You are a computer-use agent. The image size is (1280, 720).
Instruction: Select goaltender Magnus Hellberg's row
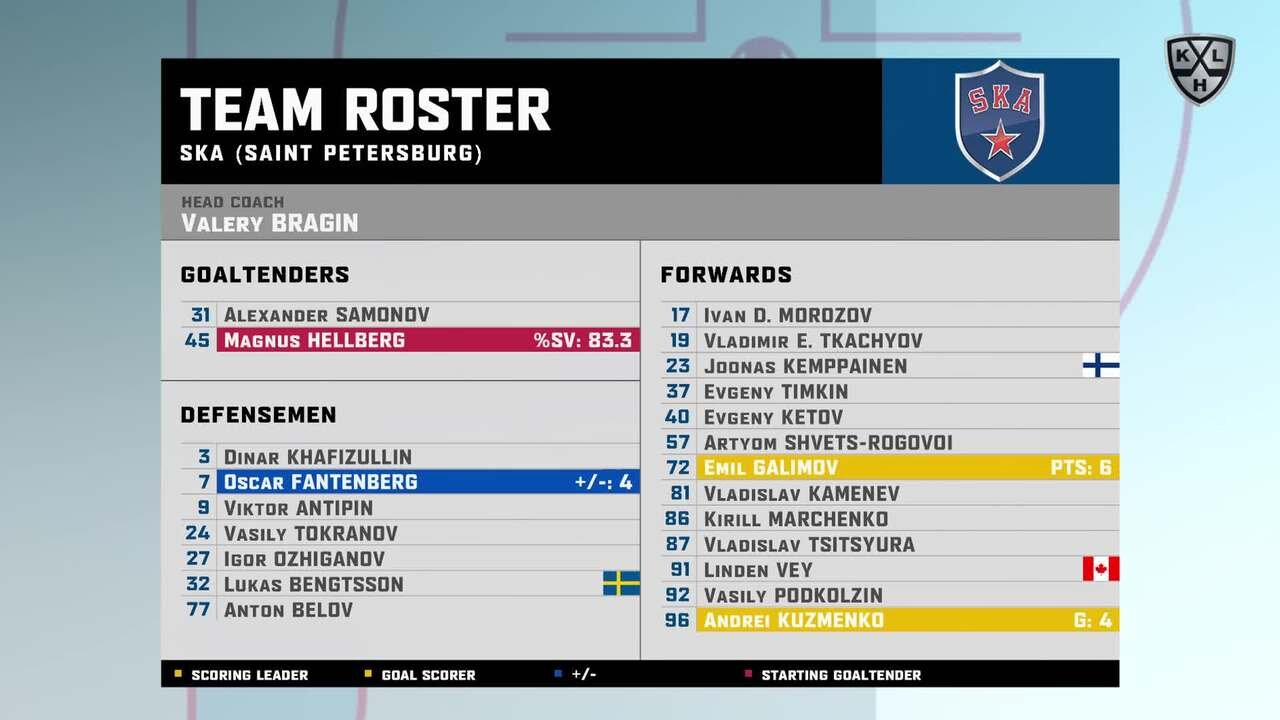(x=427, y=341)
